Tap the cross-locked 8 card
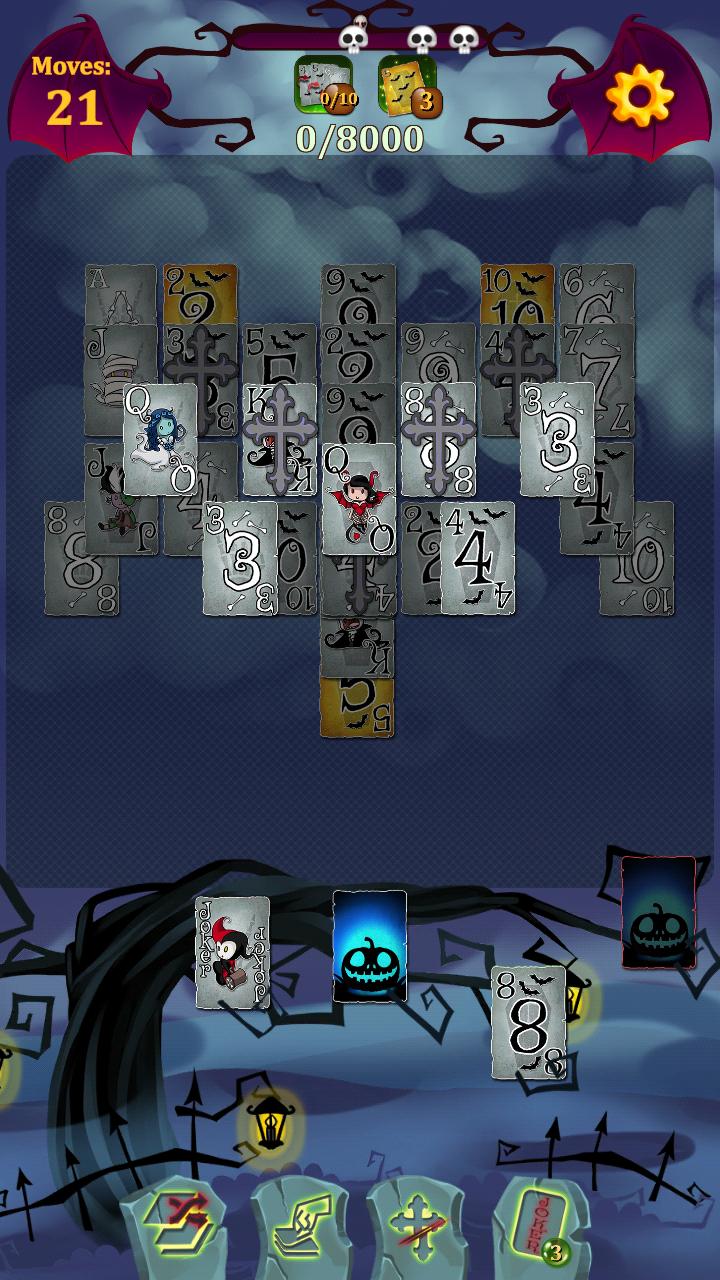This screenshot has width=720, height=1280. coord(438,440)
